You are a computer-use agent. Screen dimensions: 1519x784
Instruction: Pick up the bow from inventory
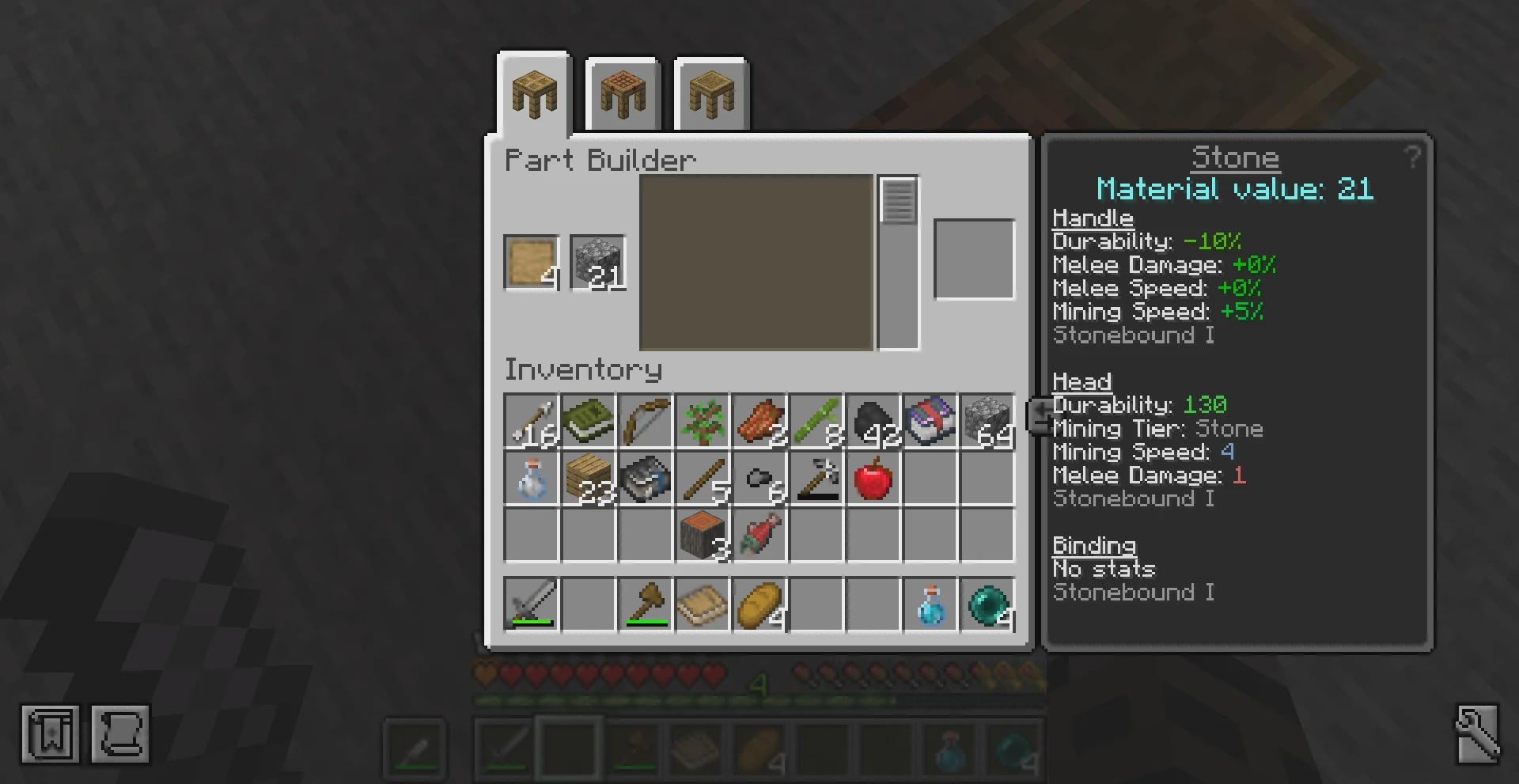click(x=645, y=422)
